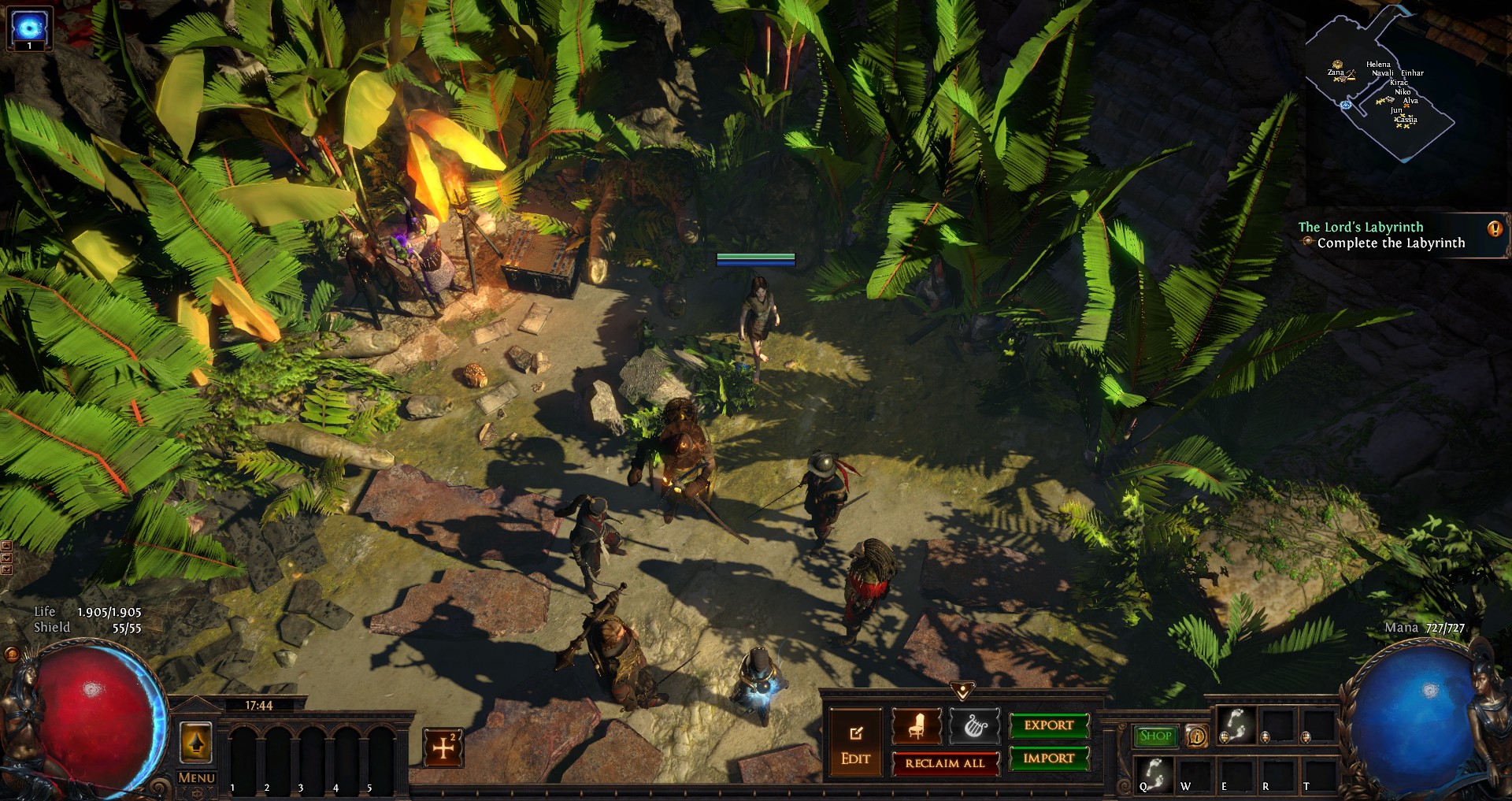
Task: Open the hideout Edit mode
Action: [855, 744]
